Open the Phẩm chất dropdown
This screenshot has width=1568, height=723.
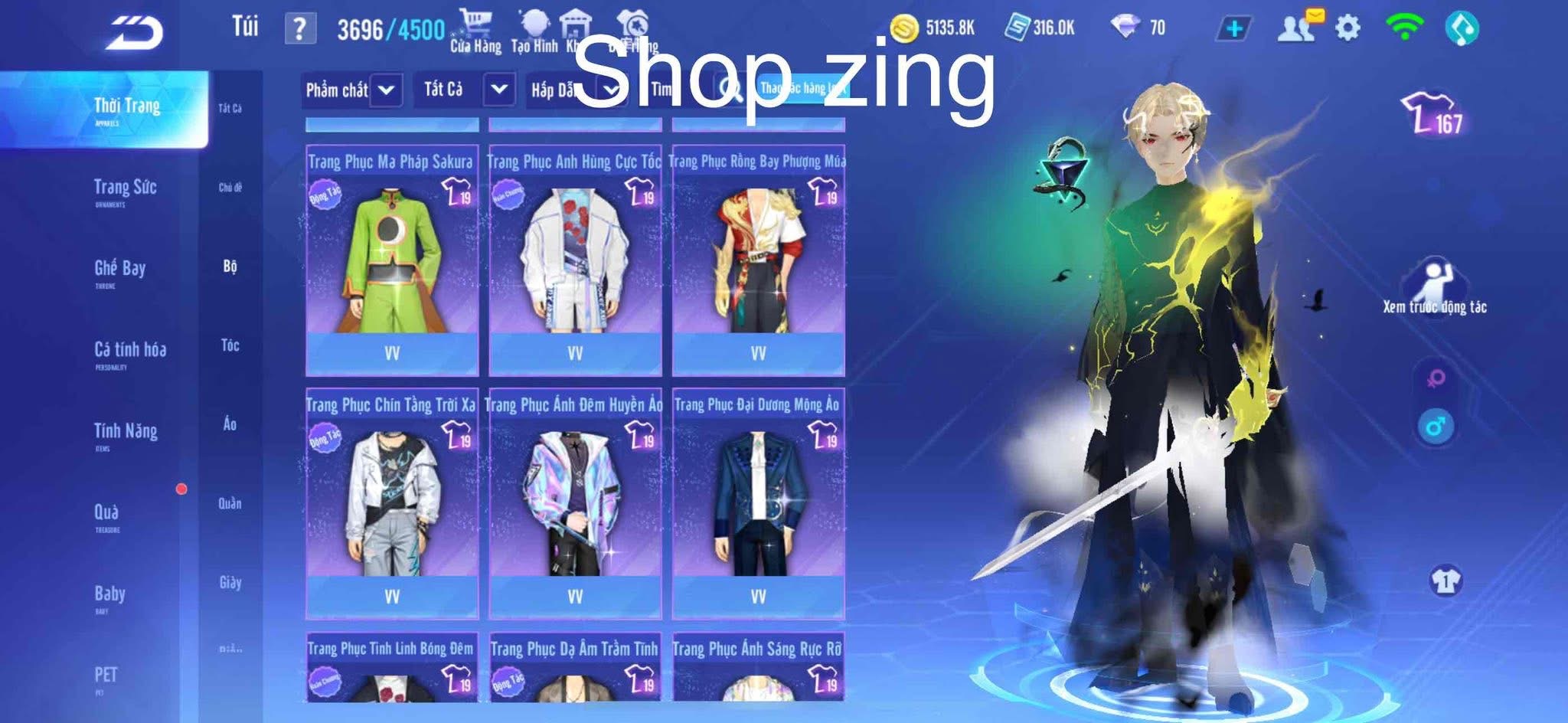coord(352,90)
